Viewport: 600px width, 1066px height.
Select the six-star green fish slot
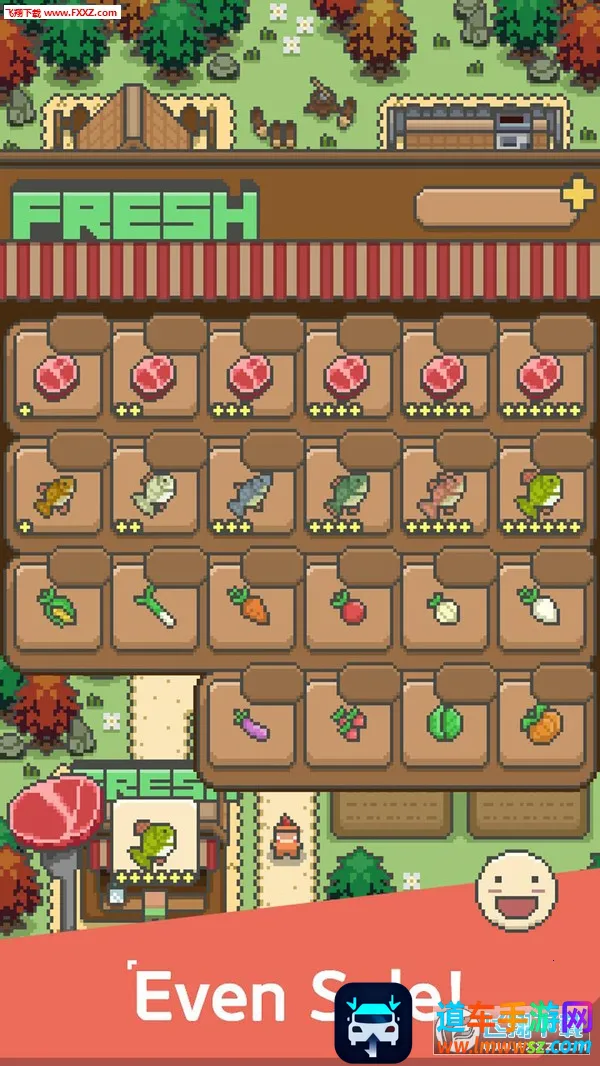[x=541, y=492]
